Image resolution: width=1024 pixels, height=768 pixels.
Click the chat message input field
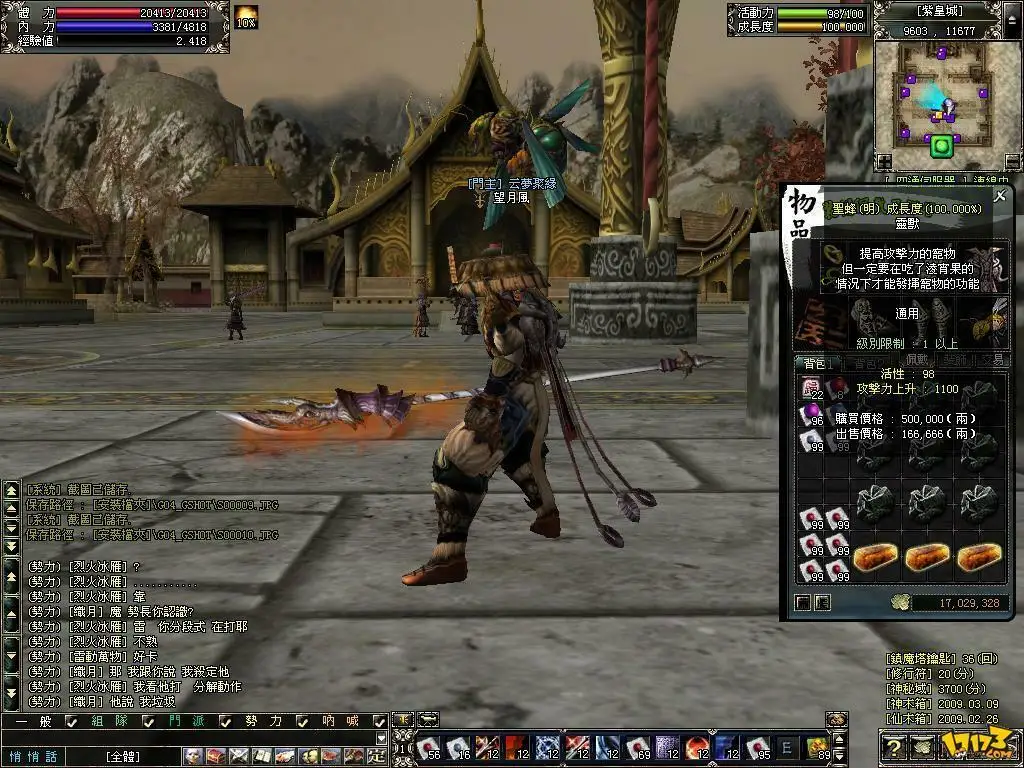click(190, 738)
